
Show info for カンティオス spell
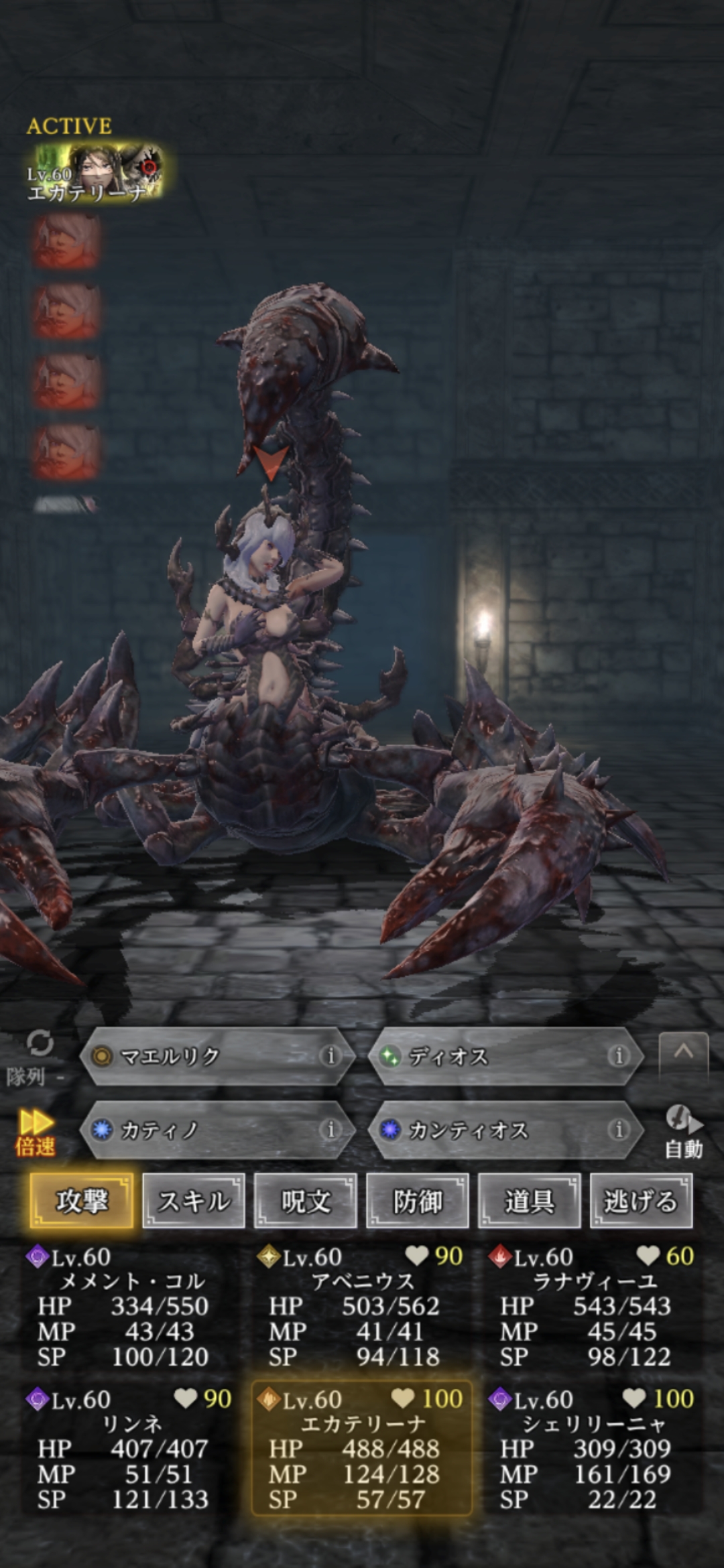(618, 1130)
